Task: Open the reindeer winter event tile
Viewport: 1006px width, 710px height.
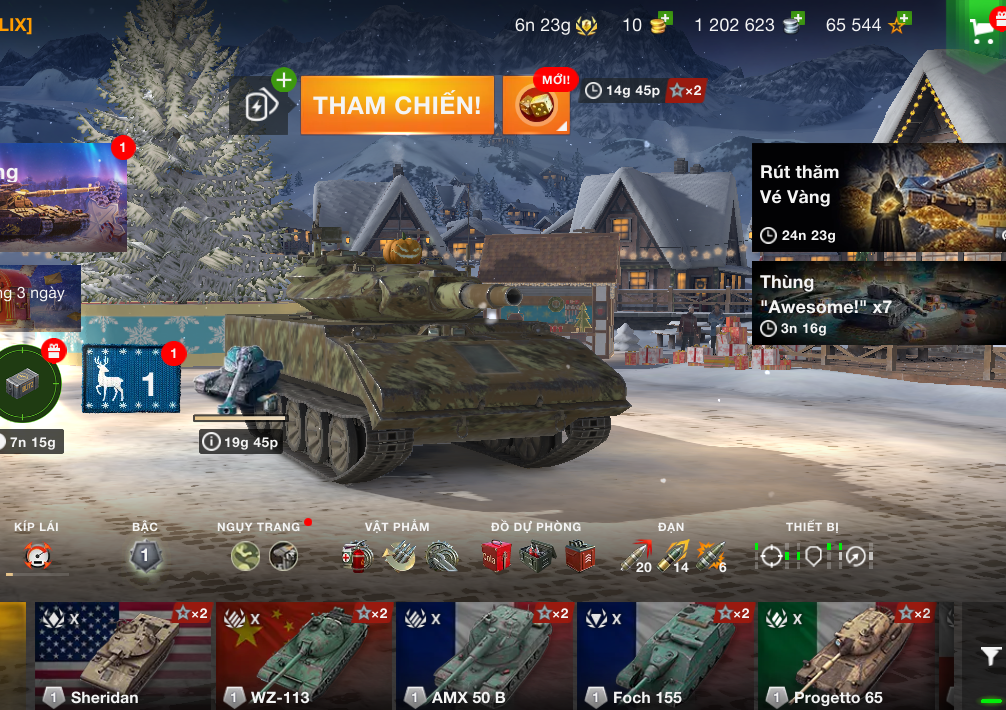Action: pyautogui.click(x=131, y=379)
